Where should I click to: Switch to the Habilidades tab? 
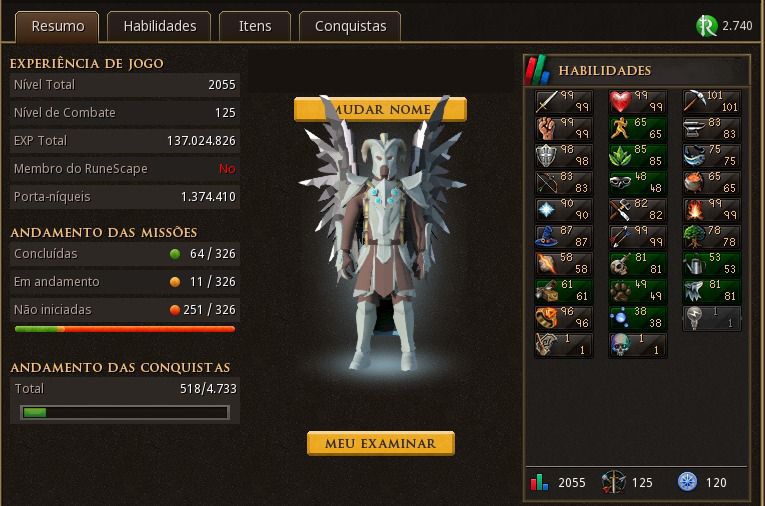pos(160,26)
